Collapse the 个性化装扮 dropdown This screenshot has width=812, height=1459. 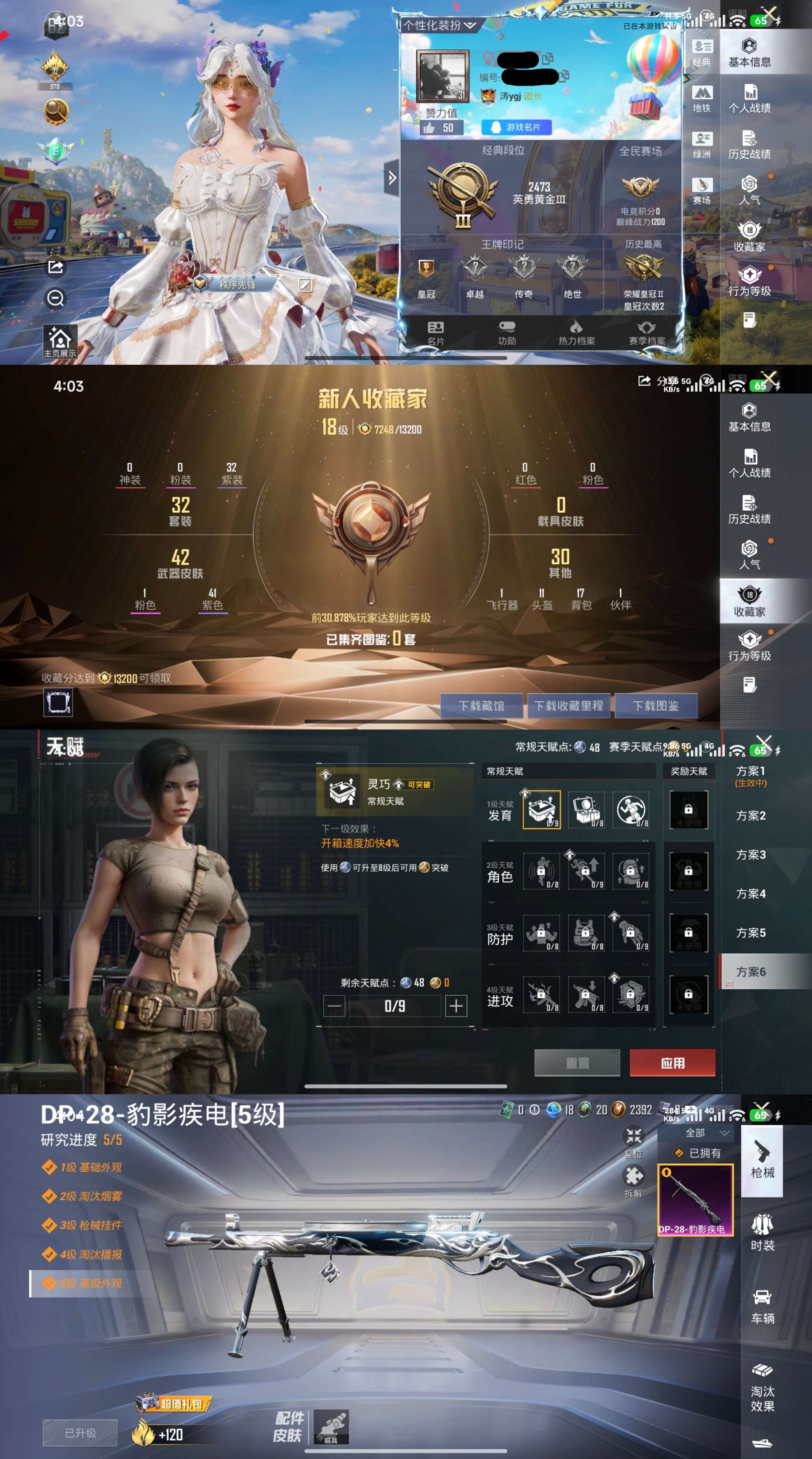click(470, 25)
